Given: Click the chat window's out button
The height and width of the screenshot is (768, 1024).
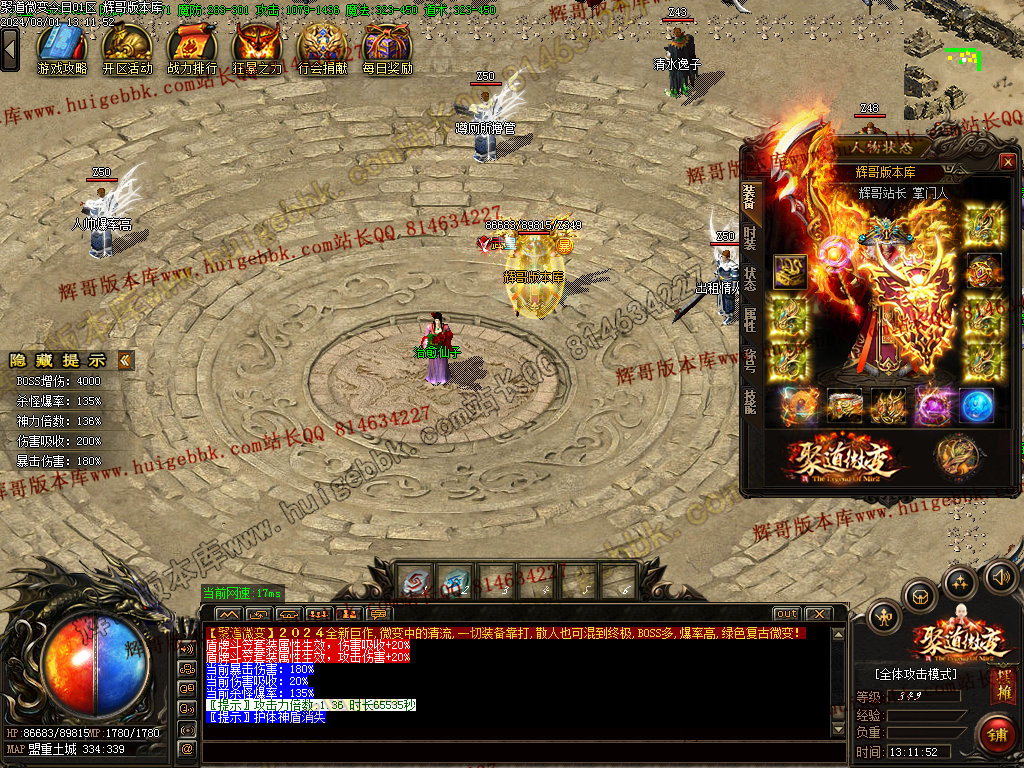Looking at the screenshot, I should (786, 614).
